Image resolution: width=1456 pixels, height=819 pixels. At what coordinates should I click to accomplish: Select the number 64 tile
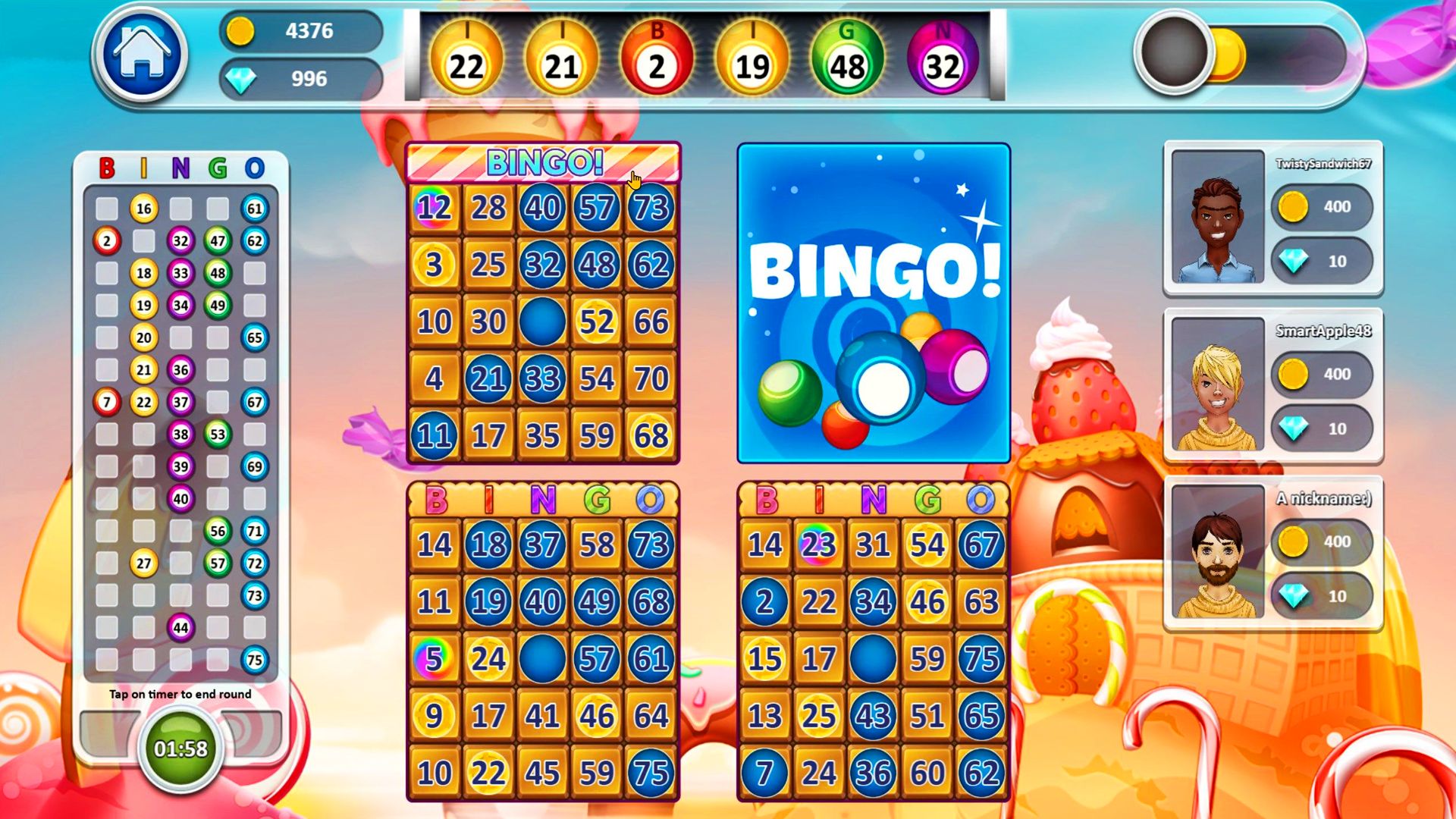point(651,716)
